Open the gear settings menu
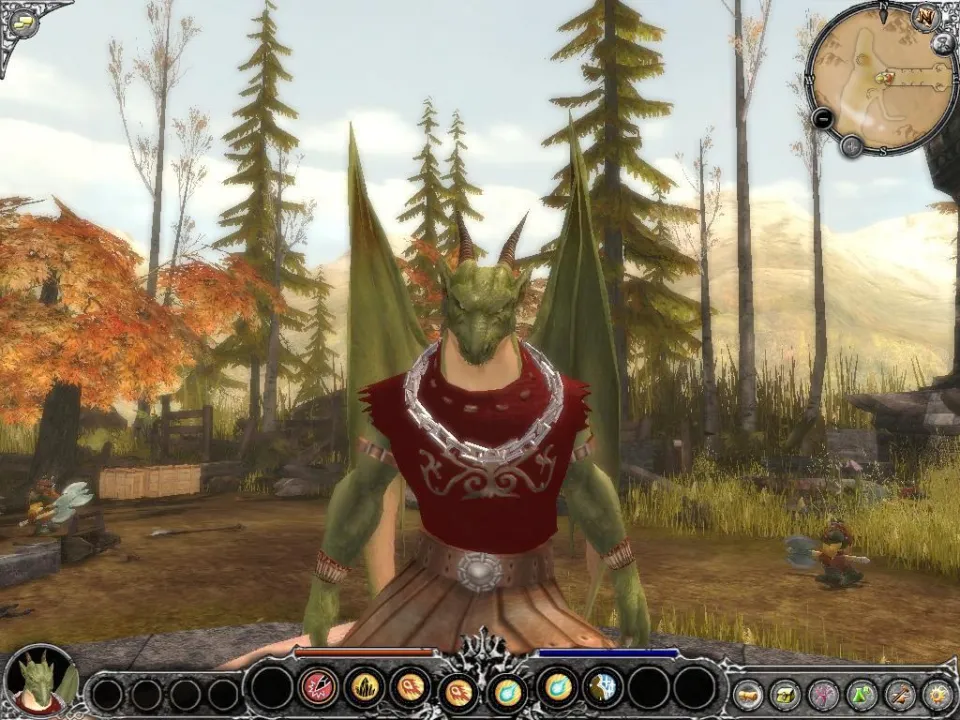 coord(937,693)
